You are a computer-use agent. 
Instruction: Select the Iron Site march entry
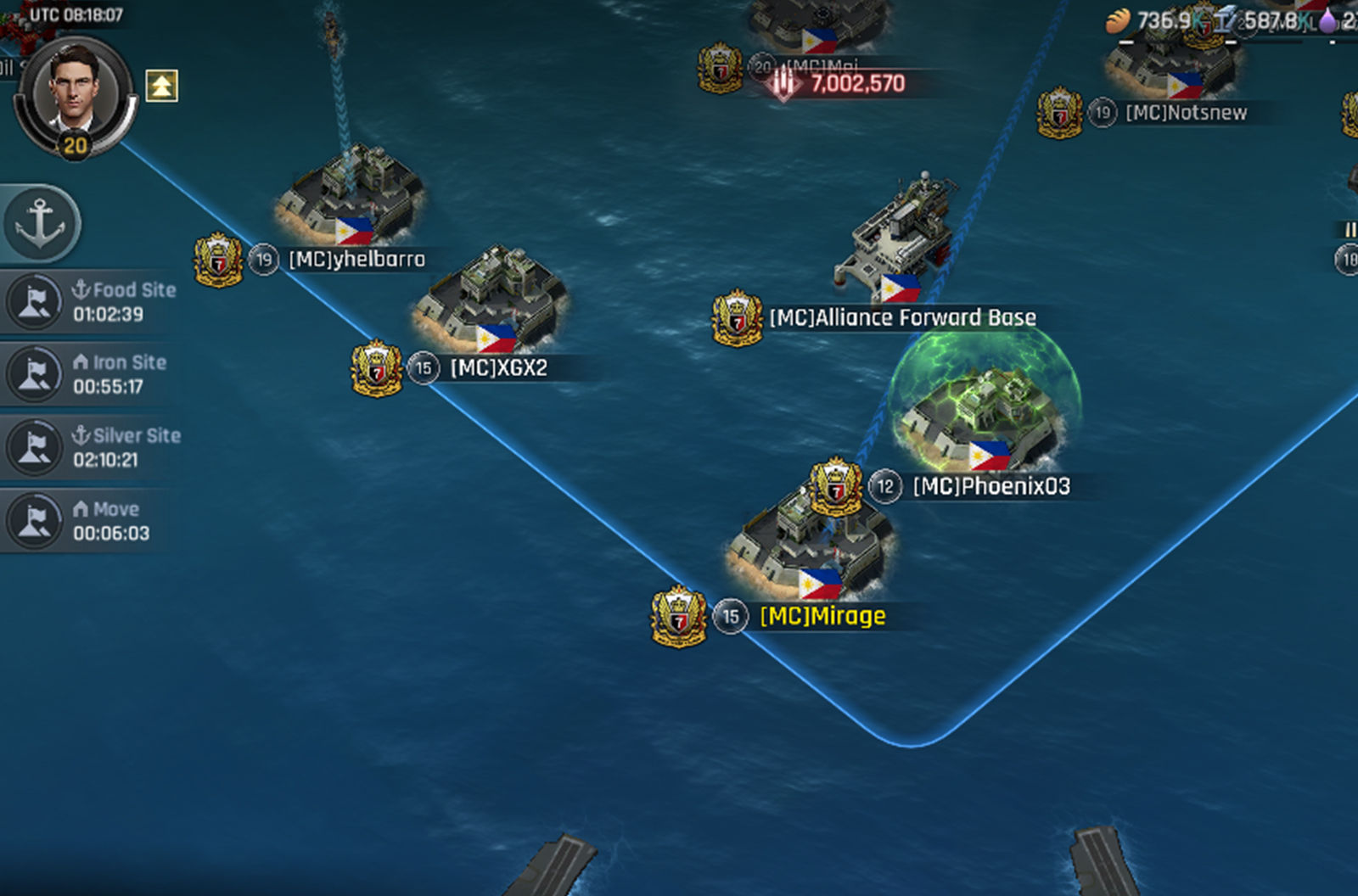(x=92, y=374)
